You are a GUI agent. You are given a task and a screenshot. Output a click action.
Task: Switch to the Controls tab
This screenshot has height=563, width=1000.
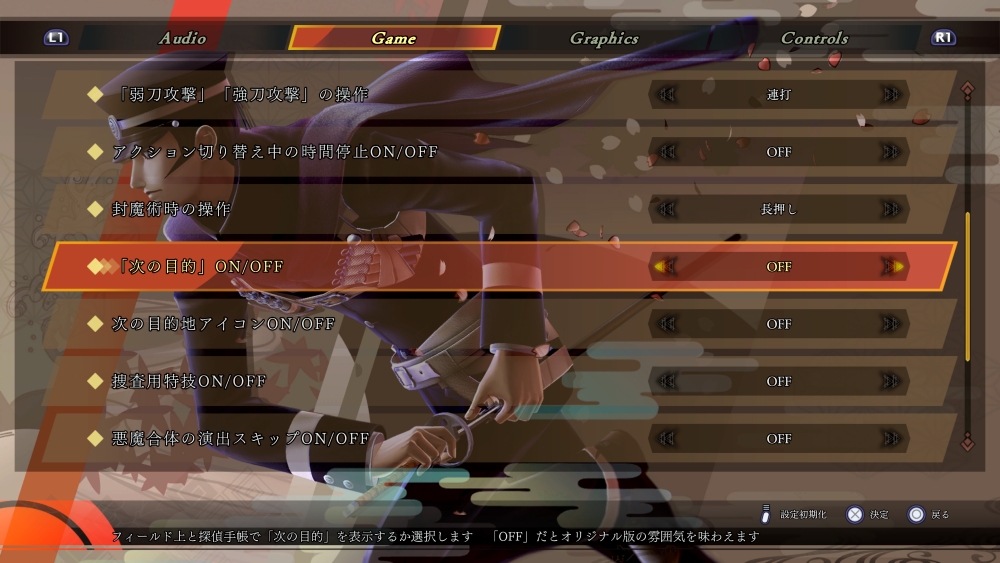click(814, 38)
